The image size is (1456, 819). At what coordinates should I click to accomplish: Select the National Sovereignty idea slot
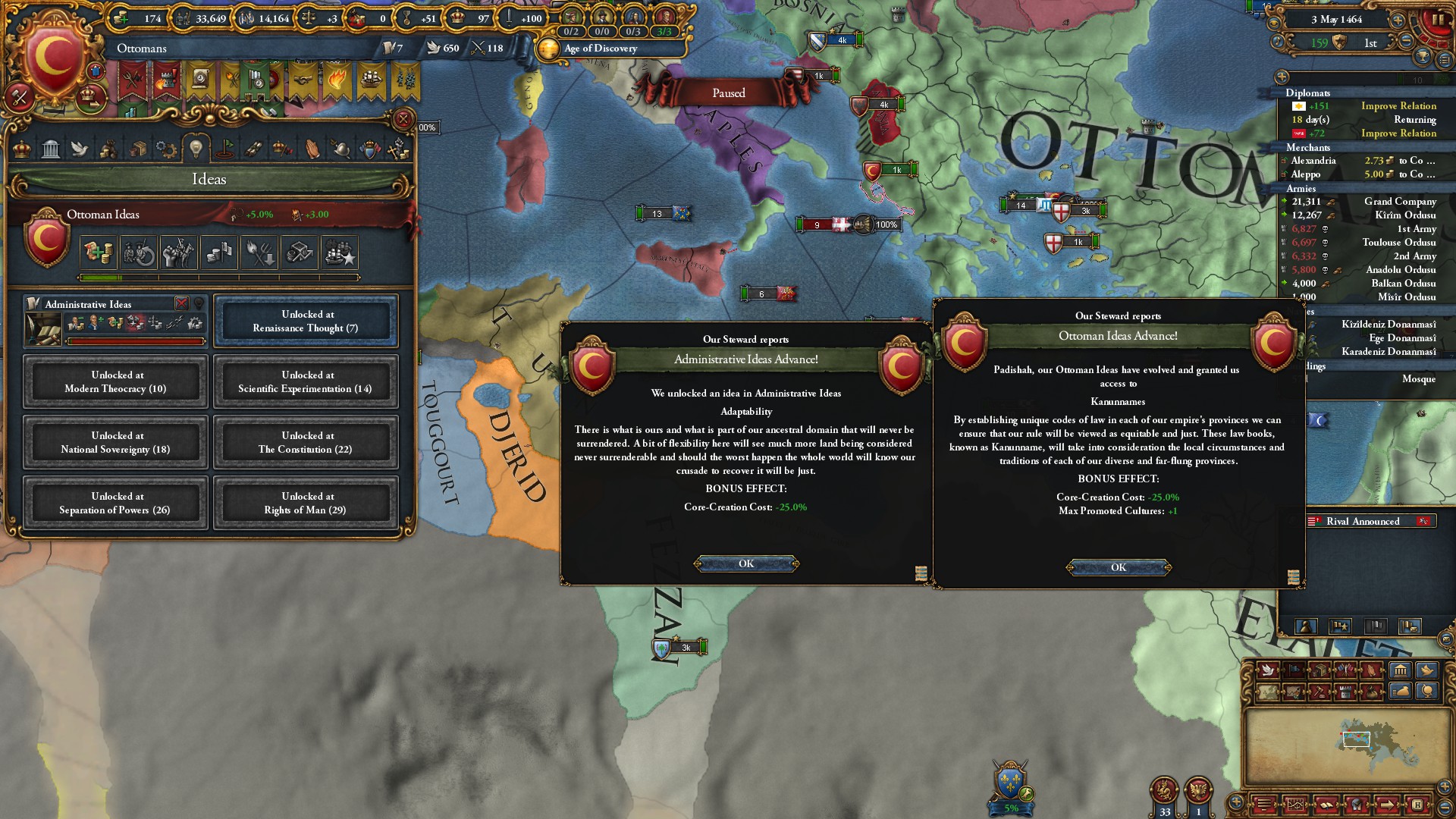click(x=115, y=442)
